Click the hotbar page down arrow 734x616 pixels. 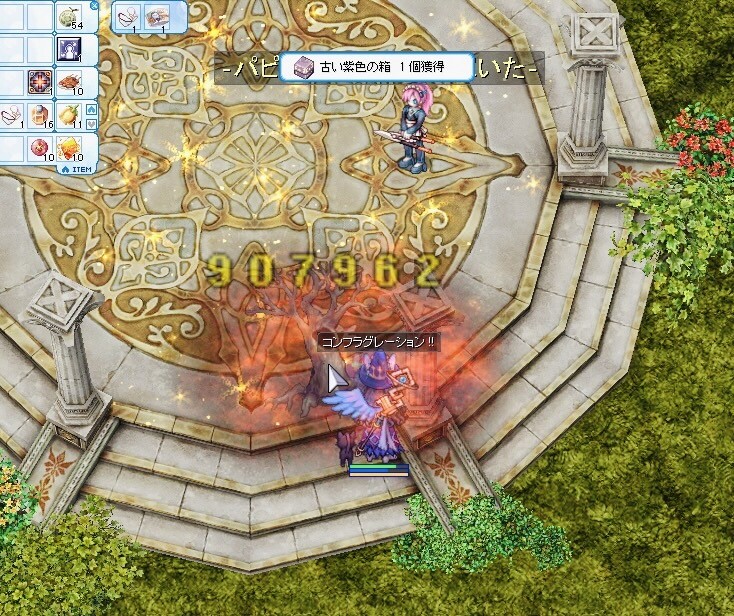tap(91, 124)
